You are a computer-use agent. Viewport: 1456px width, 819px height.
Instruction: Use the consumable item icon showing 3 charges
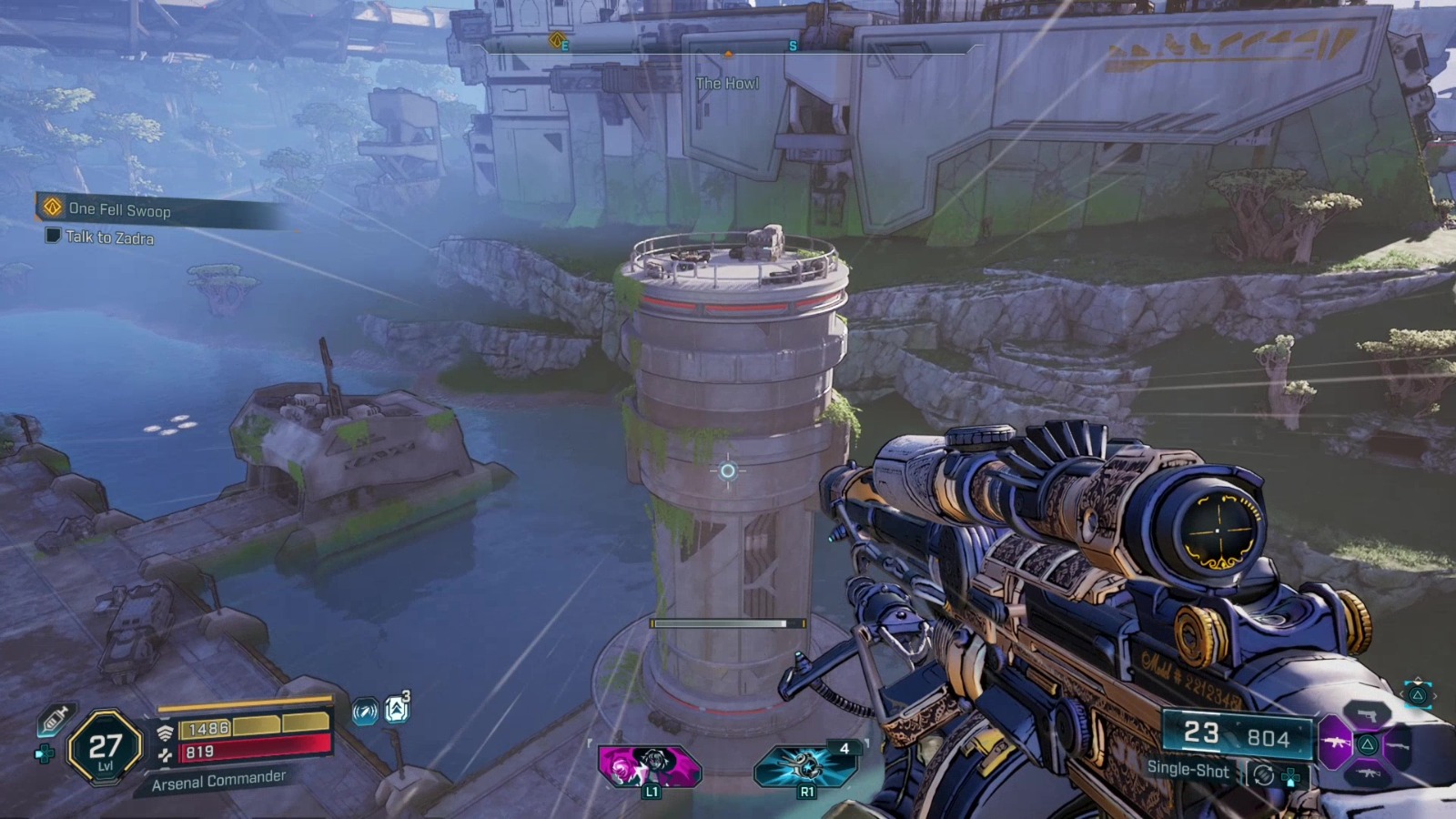[x=398, y=708]
